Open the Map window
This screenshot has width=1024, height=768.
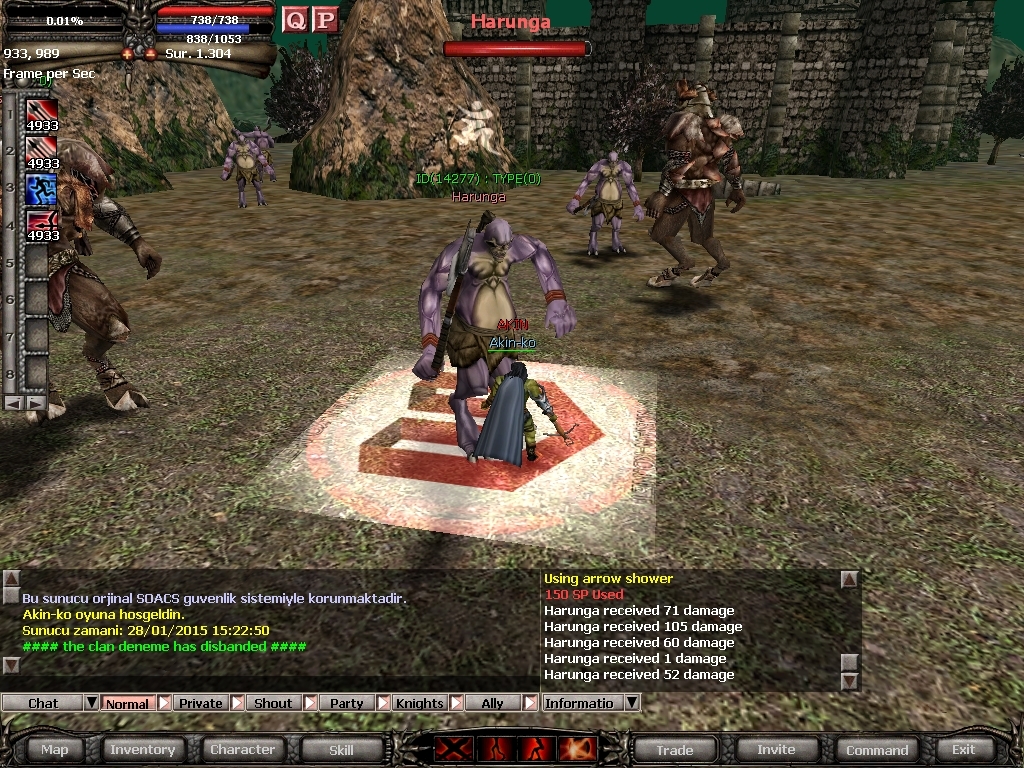[x=55, y=749]
